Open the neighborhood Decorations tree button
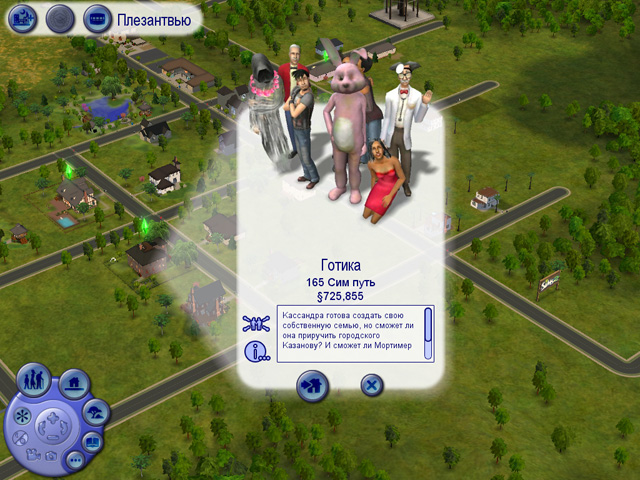640x480 pixels. pyautogui.click(x=97, y=412)
